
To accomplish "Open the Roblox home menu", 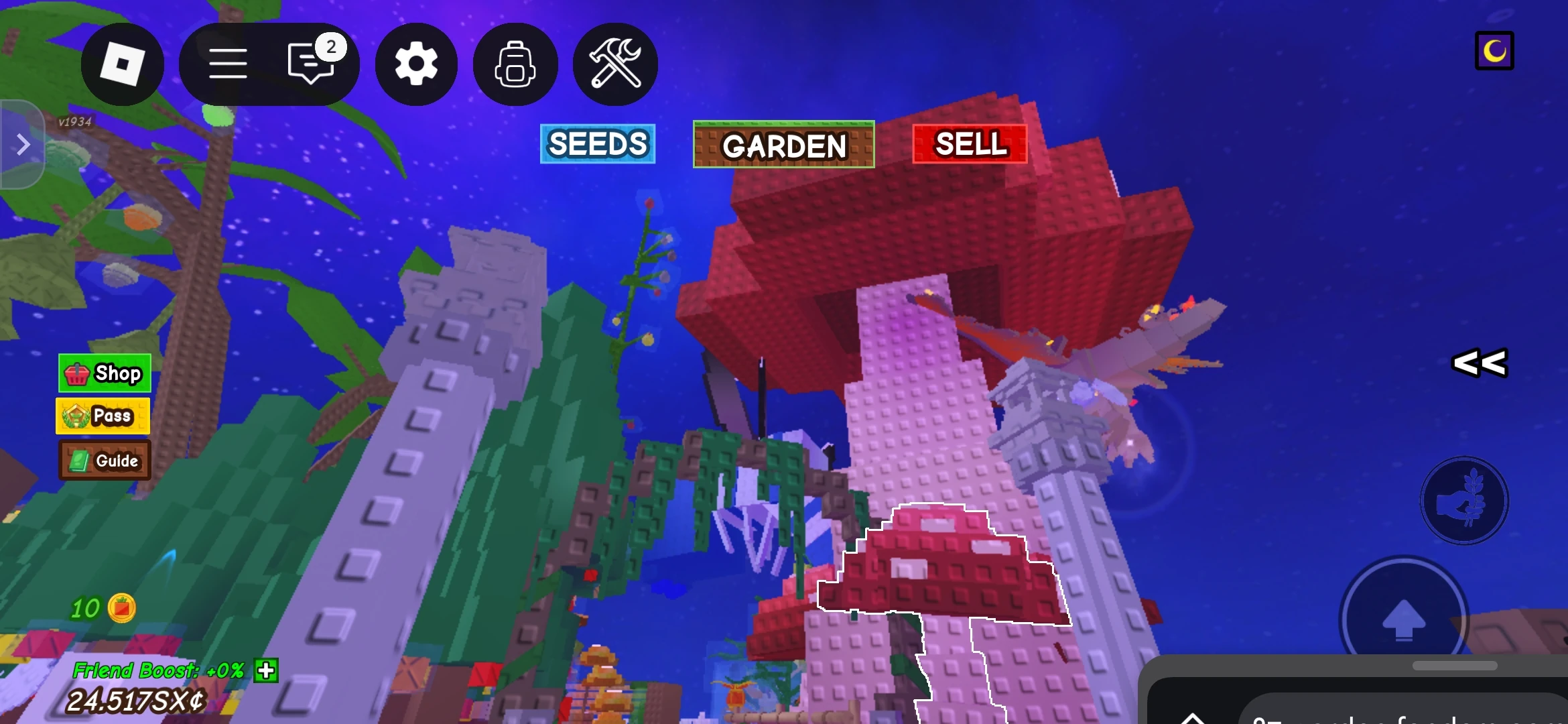I will point(122,64).
